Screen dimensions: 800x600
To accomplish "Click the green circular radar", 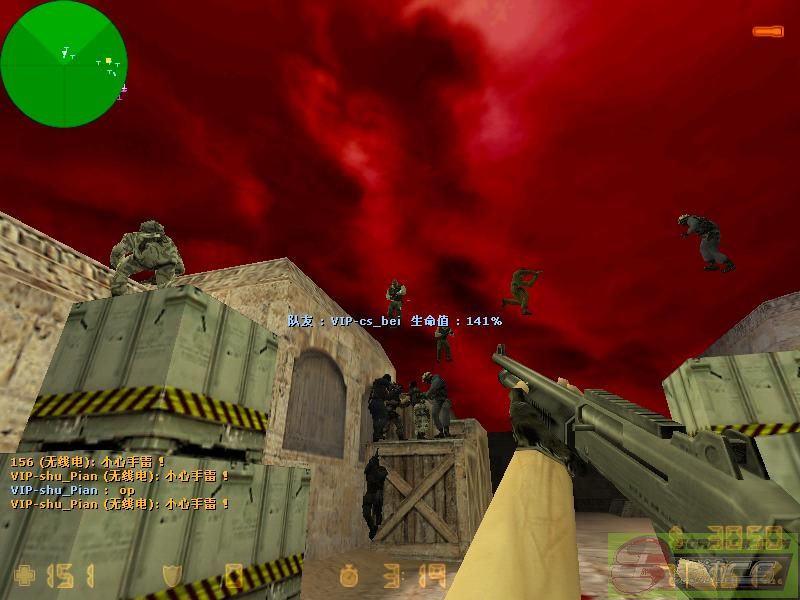I will tap(64, 64).
